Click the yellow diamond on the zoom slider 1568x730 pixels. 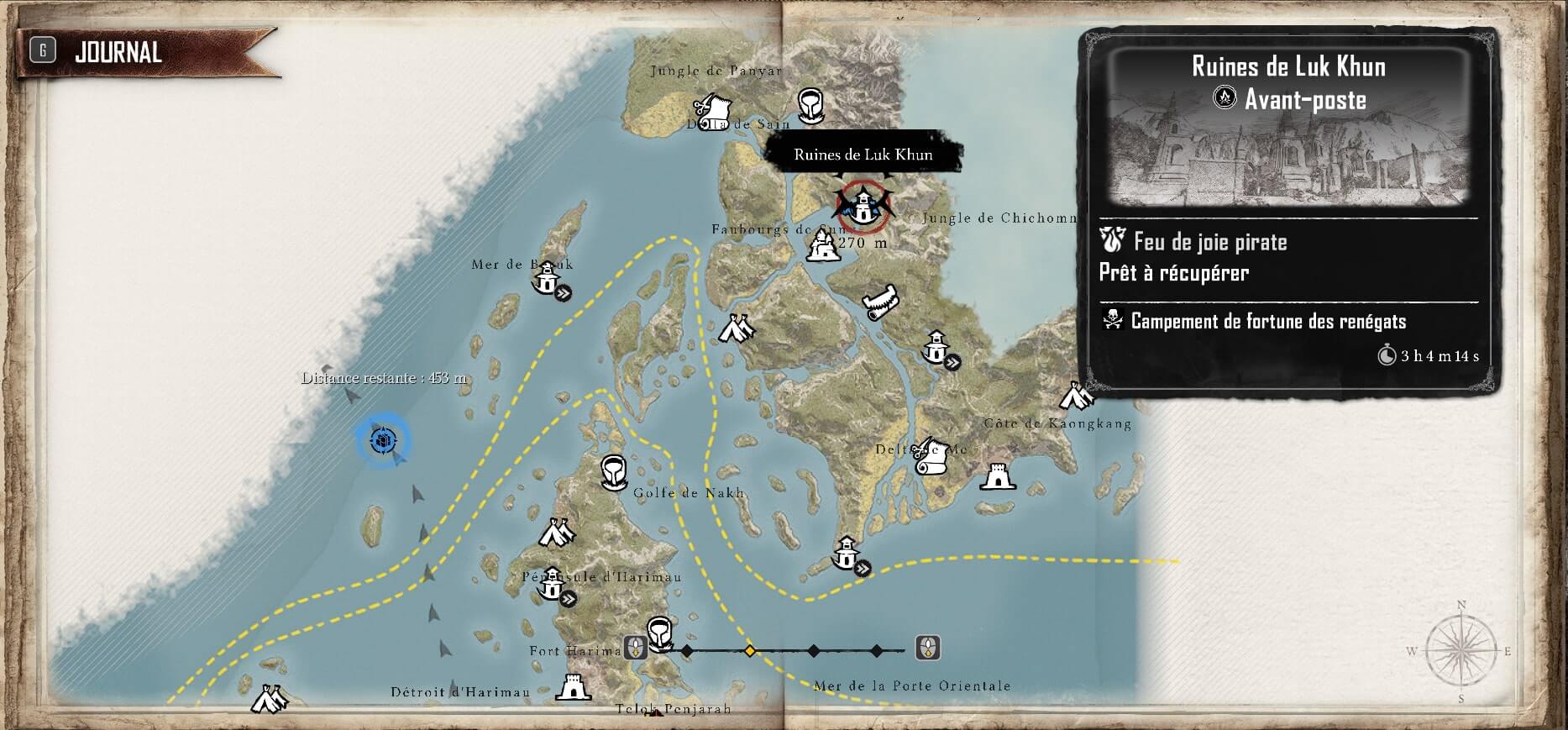coord(750,650)
